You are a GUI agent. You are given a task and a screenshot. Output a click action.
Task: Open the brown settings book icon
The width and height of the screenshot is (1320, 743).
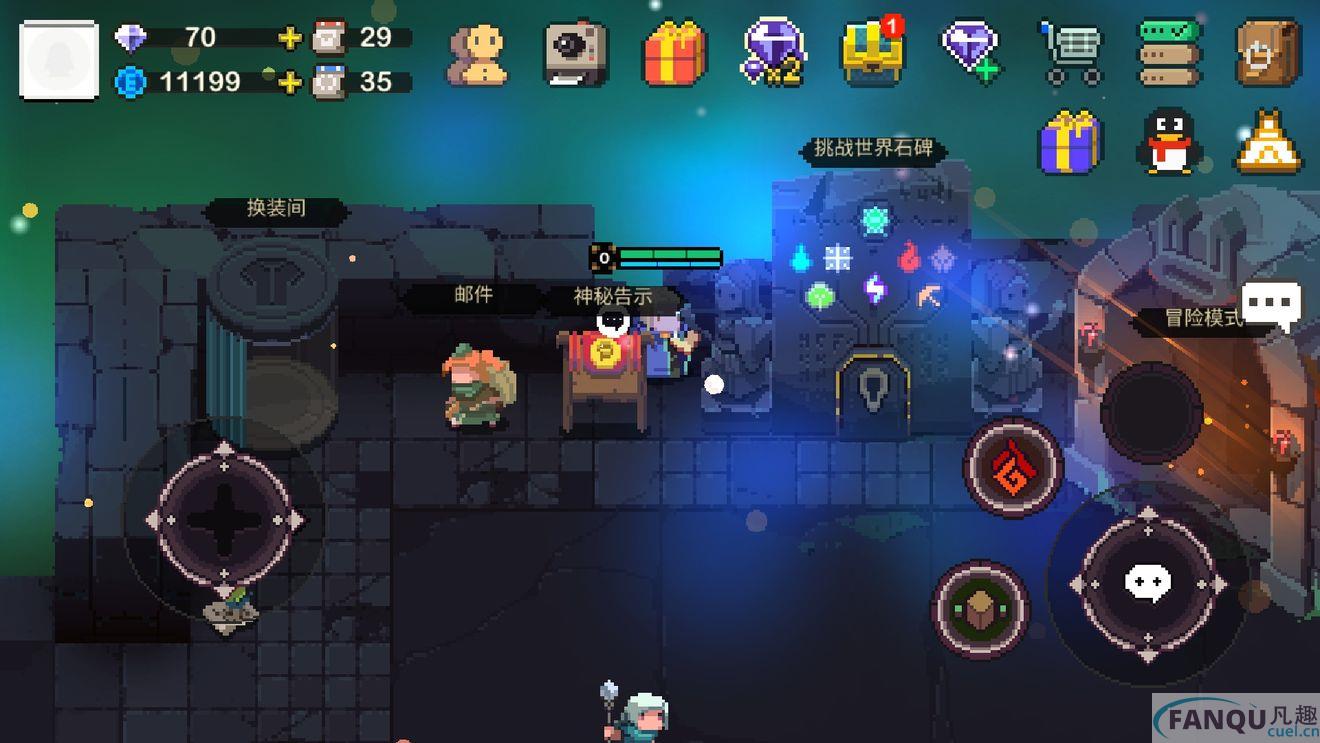[x=1268, y=52]
